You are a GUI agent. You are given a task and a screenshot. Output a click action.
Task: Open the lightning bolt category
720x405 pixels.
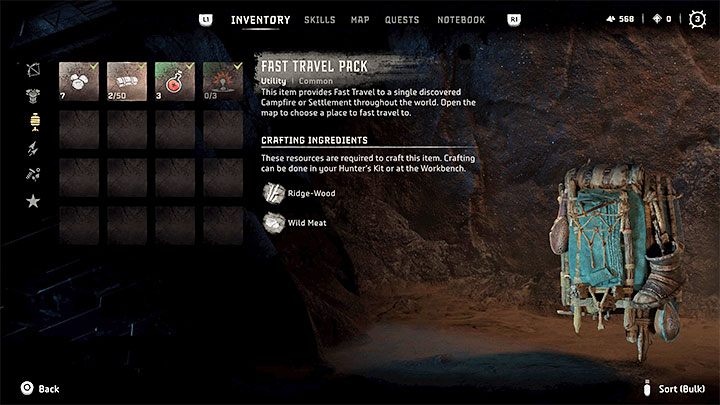[x=33, y=149]
